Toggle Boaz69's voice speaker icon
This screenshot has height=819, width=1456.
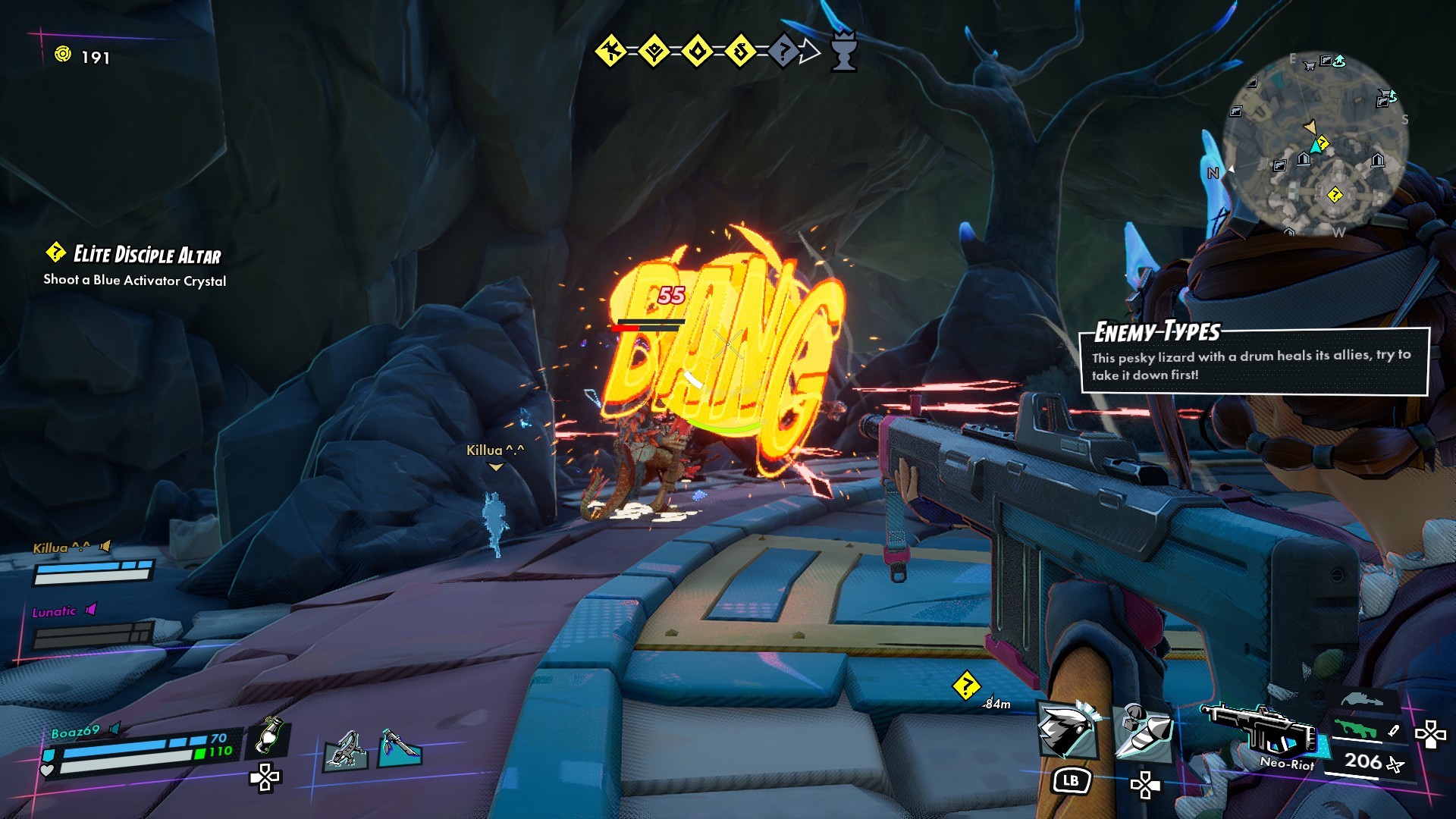[115, 729]
